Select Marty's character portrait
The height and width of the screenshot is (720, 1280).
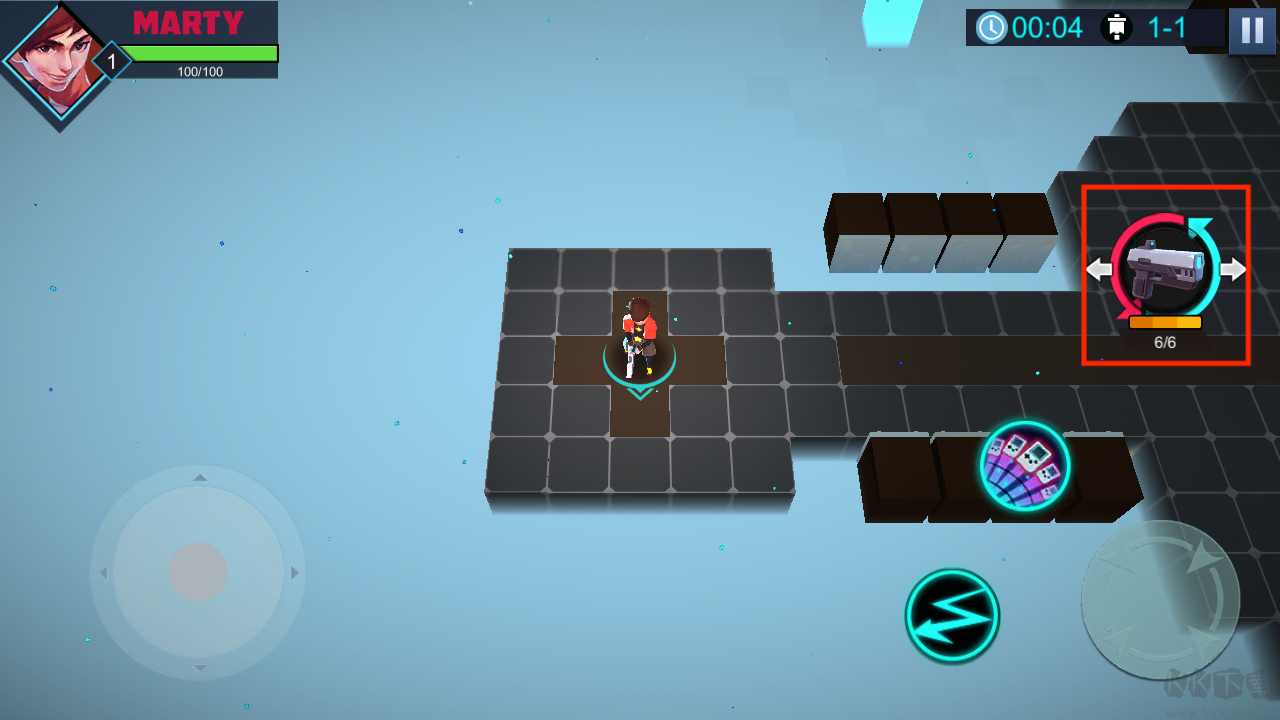[x=58, y=62]
